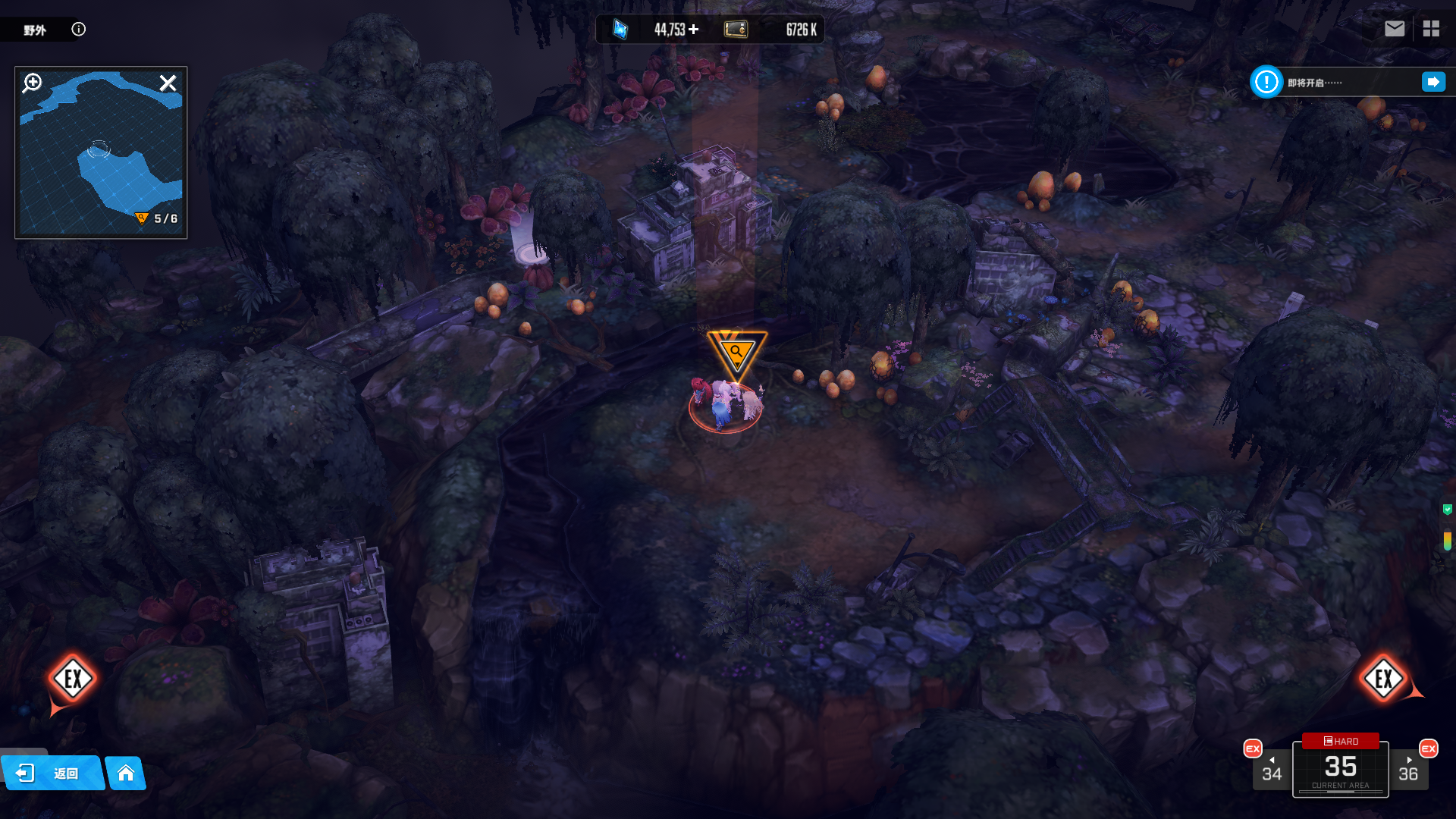Zoom the minimap with the magnifier icon
Image resolution: width=1456 pixels, height=819 pixels.
[x=32, y=83]
